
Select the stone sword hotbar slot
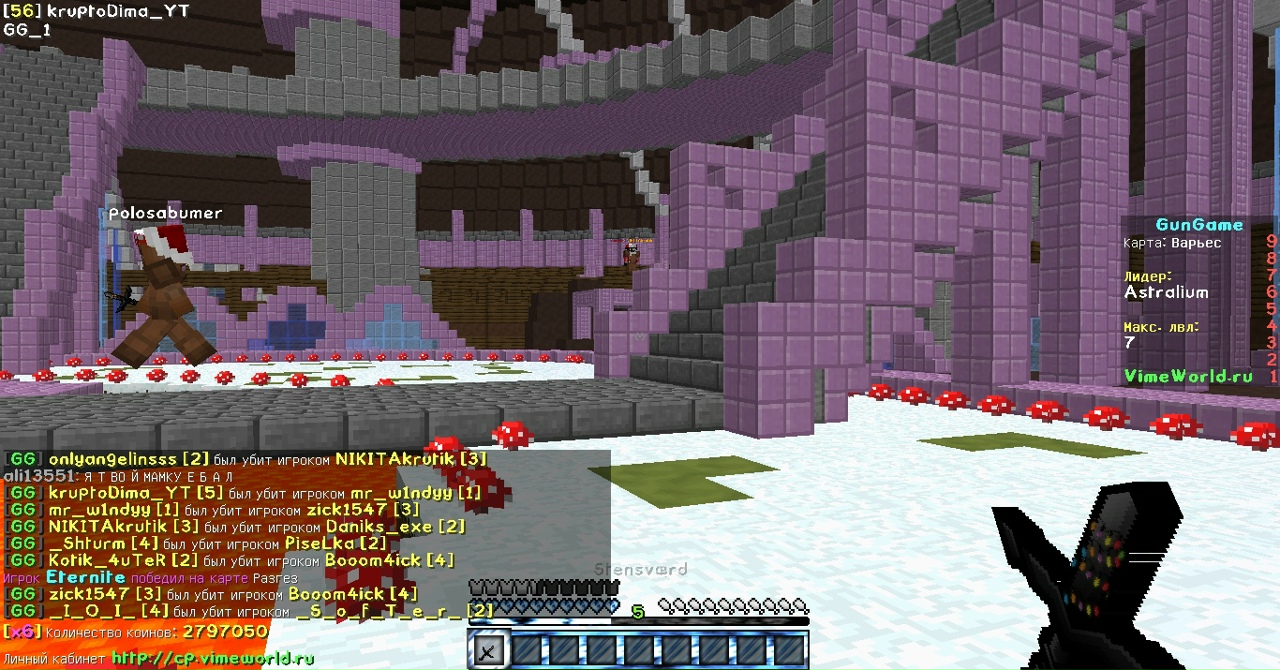pyautogui.click(x=487, y=651)
